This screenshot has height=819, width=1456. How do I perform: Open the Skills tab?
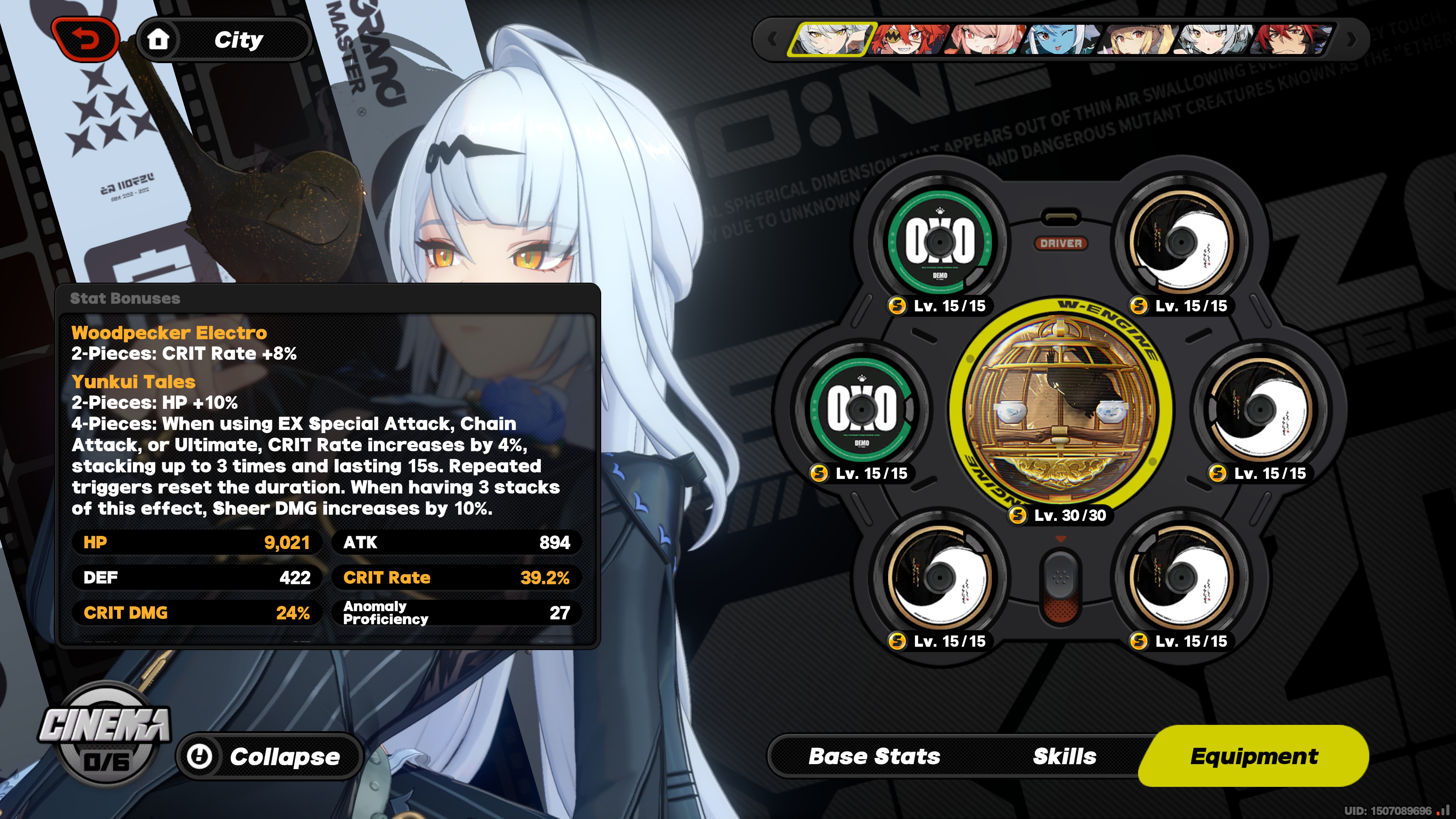coord(1064,756)
